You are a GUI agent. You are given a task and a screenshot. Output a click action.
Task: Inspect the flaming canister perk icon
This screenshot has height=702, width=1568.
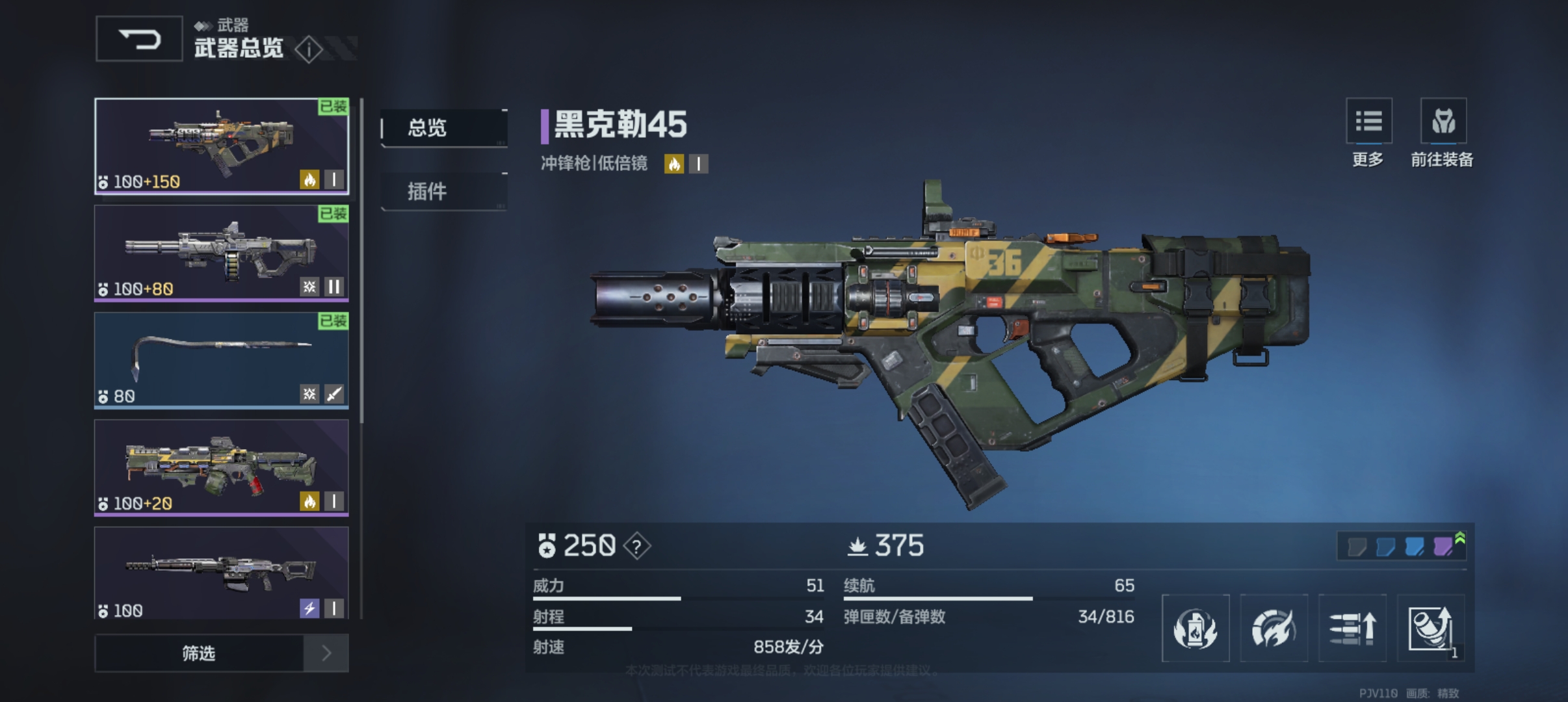click(1196, 628)
